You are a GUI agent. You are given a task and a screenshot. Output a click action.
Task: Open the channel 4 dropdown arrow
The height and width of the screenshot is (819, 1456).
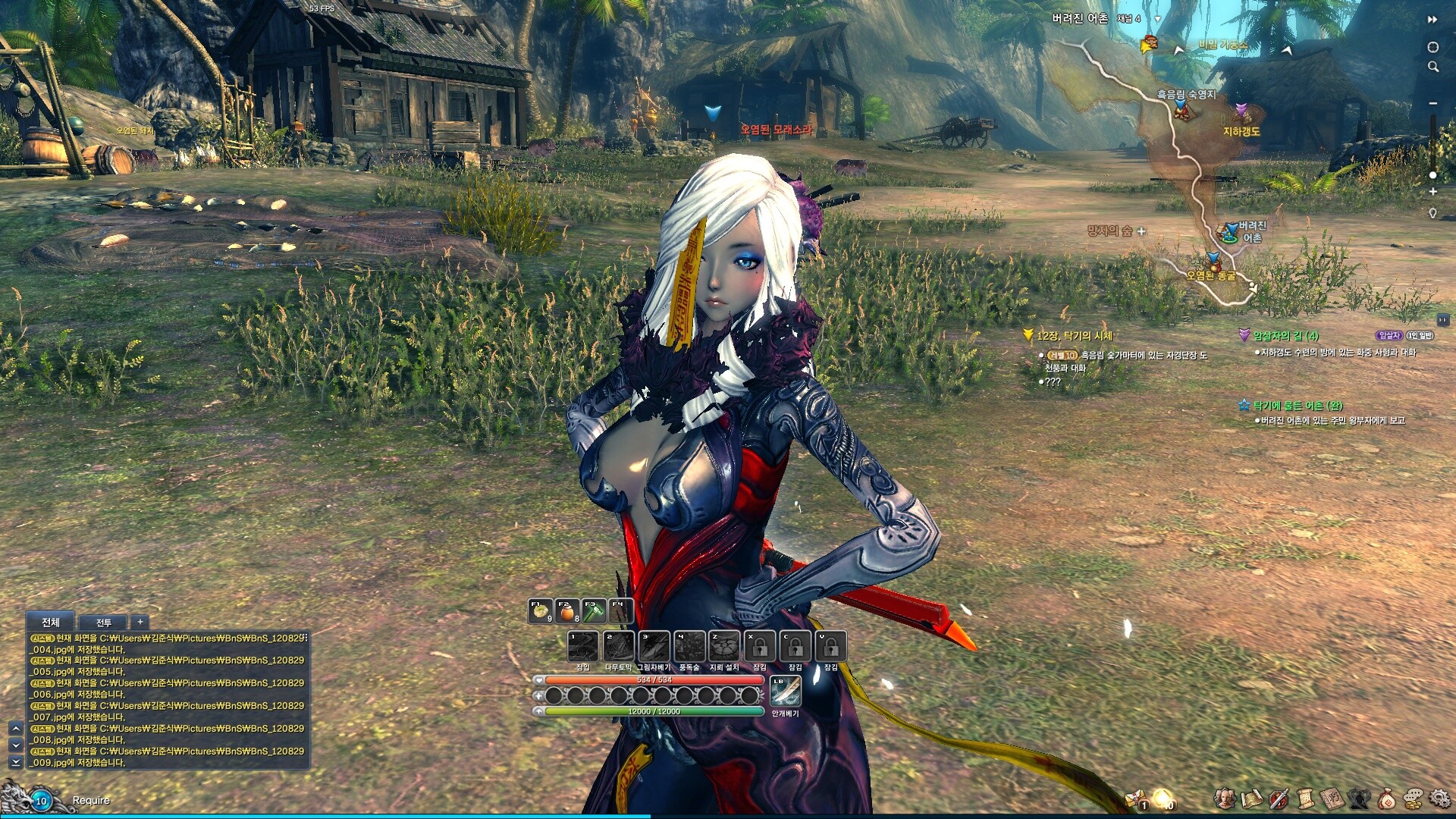coord(1157,19)
